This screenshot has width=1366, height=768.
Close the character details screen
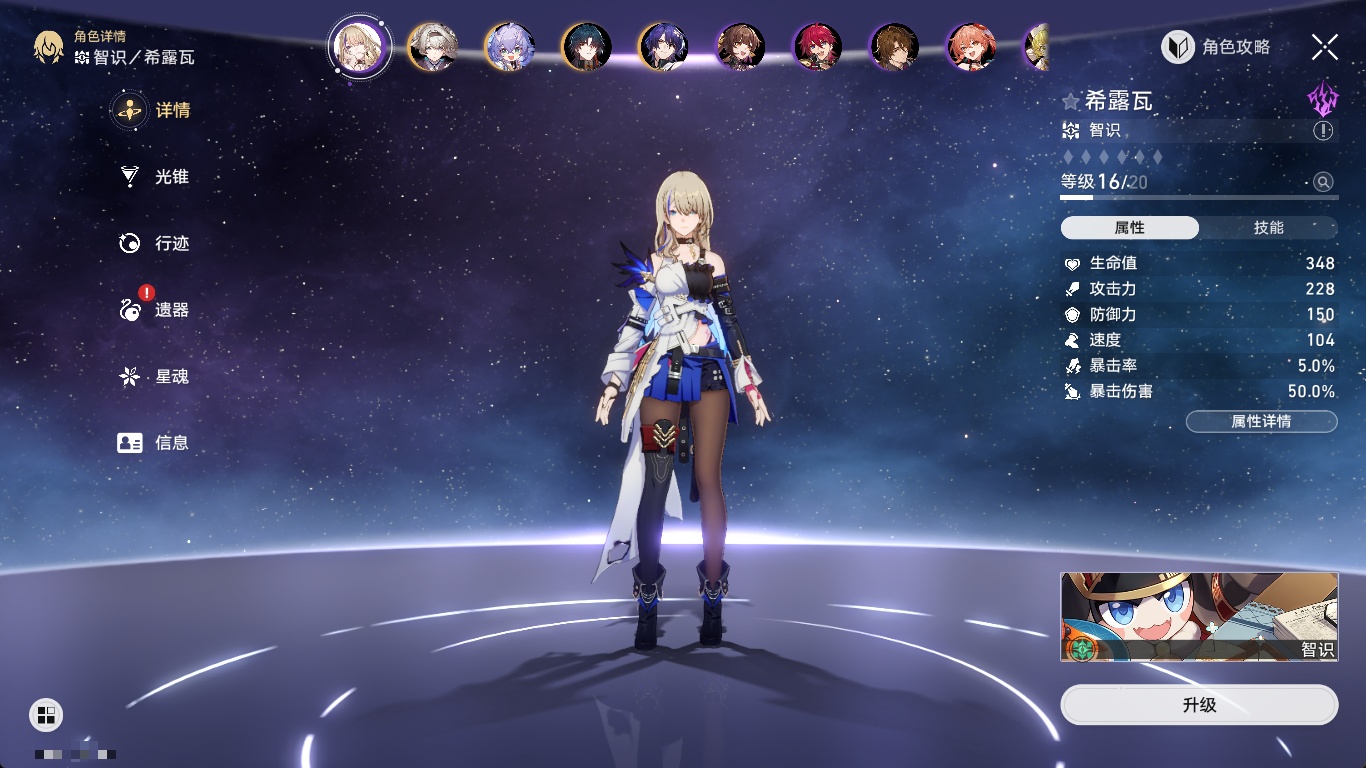[1324, 47]
